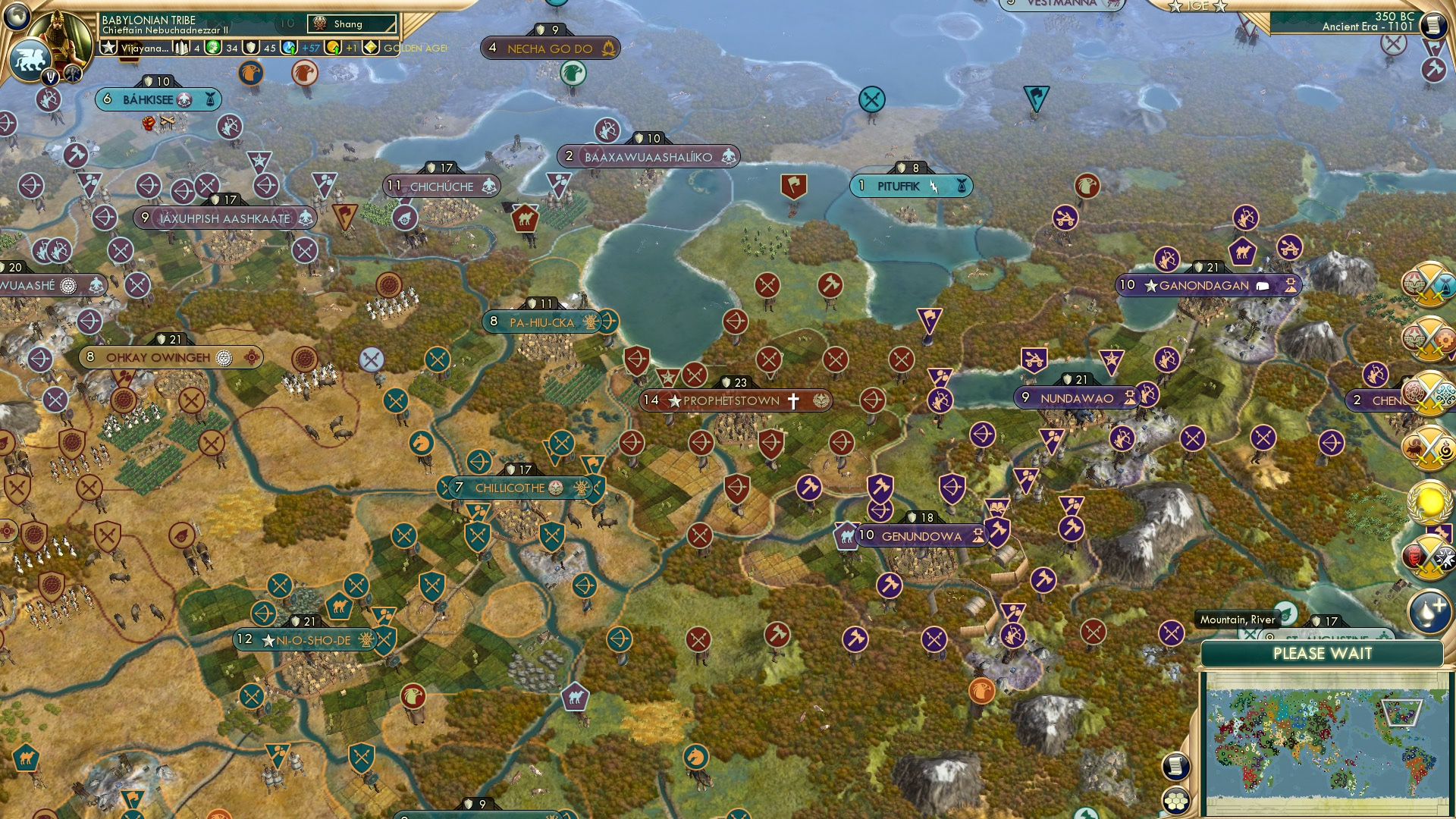Click the +57 progress indicator in the top bar
This screenshot has height=819, width=1456.
(309, 48)
